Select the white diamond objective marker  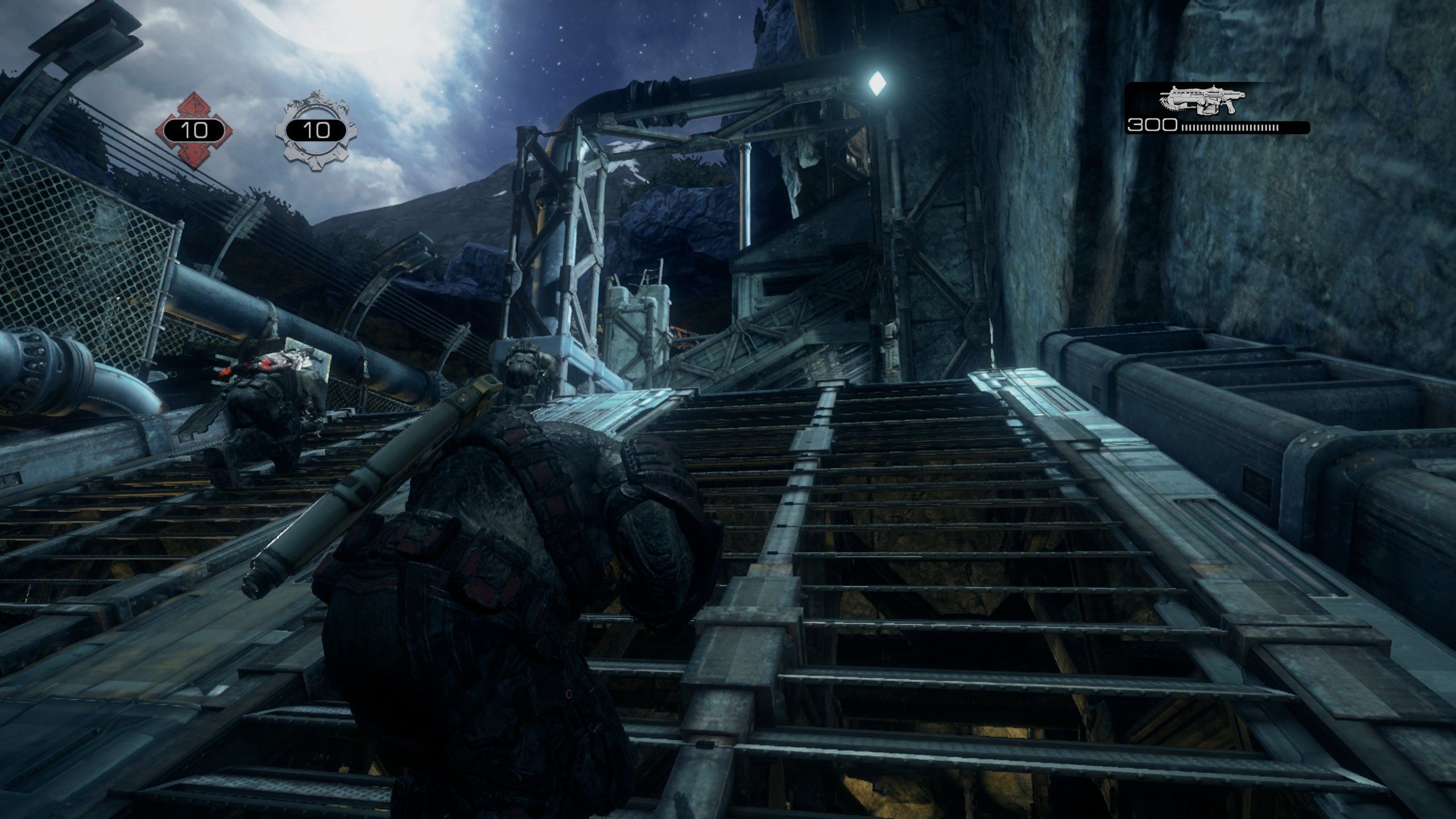(x=875, y=84)
